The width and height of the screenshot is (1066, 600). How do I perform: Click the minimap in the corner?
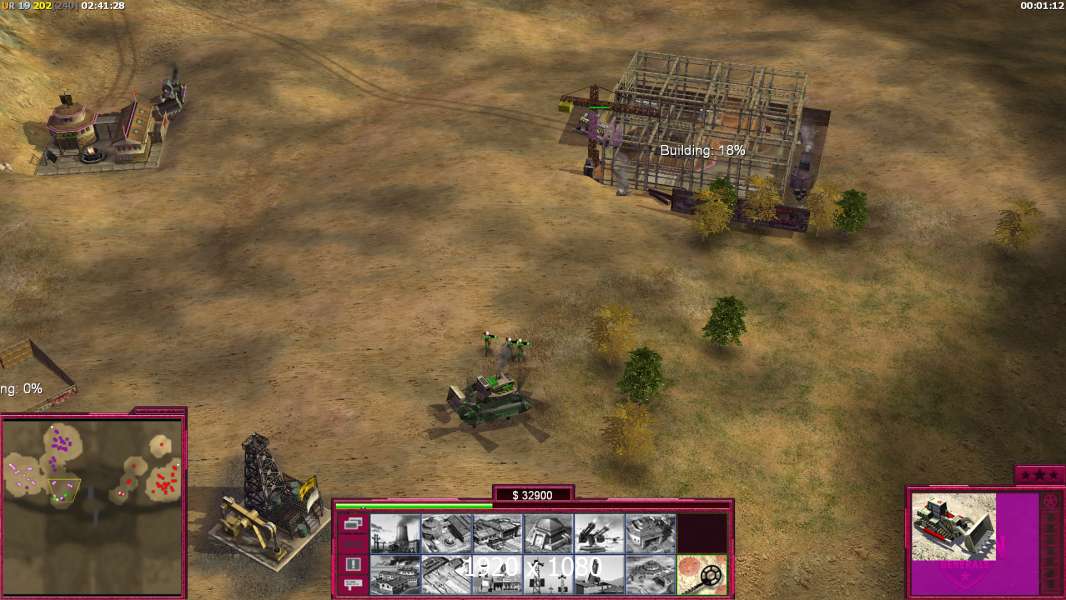click(x=92, y=506)
